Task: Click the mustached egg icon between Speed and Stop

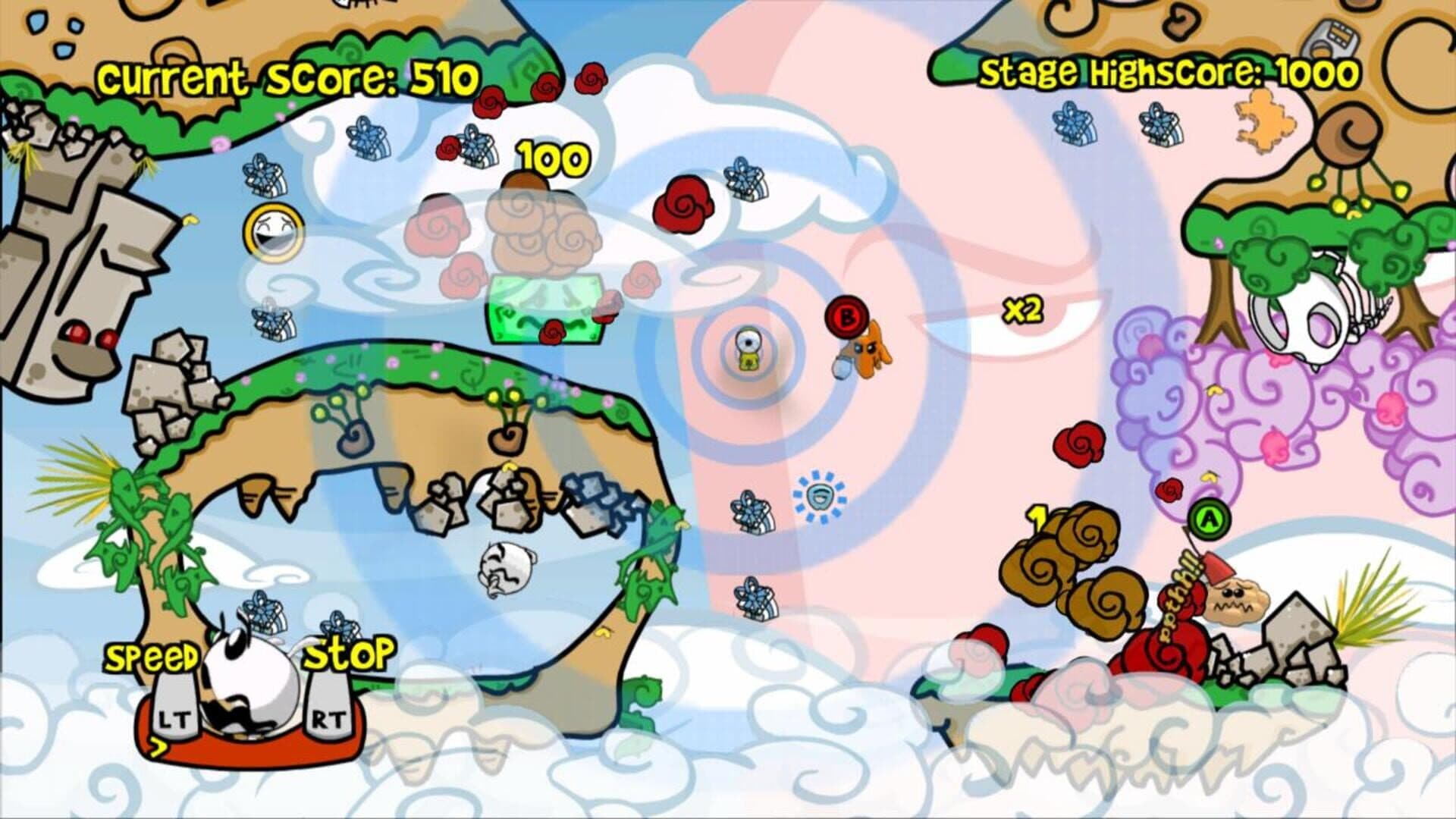Action: point(251,687)
